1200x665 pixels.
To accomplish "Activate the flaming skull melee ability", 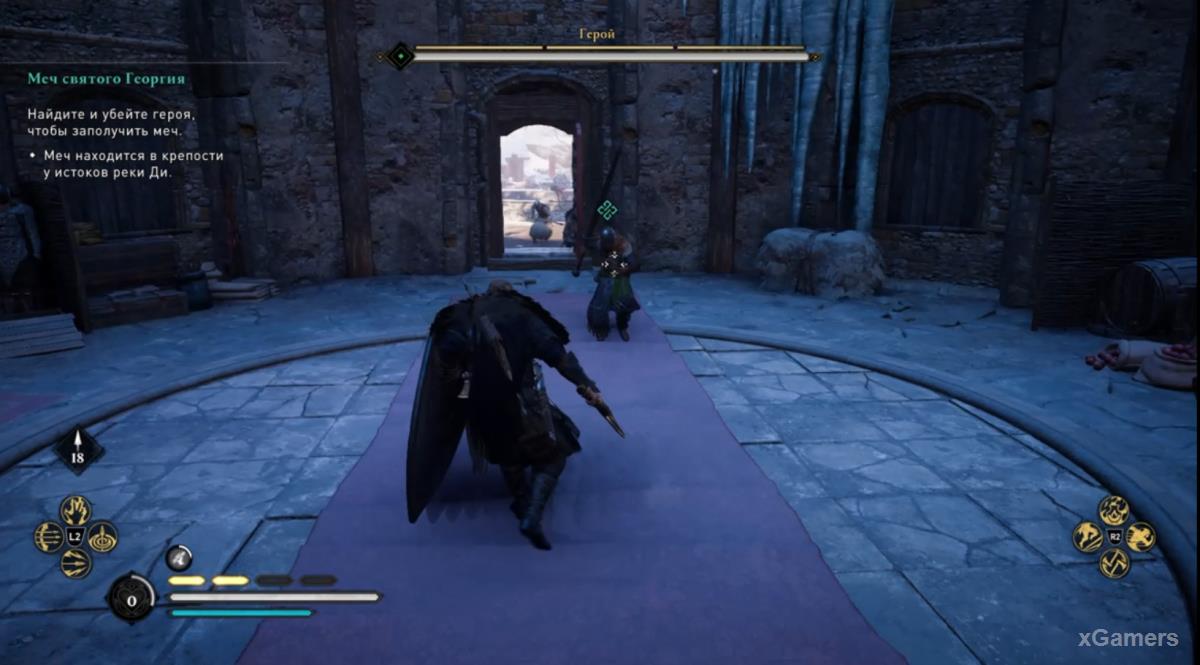I will click(x=1114, y=511).
